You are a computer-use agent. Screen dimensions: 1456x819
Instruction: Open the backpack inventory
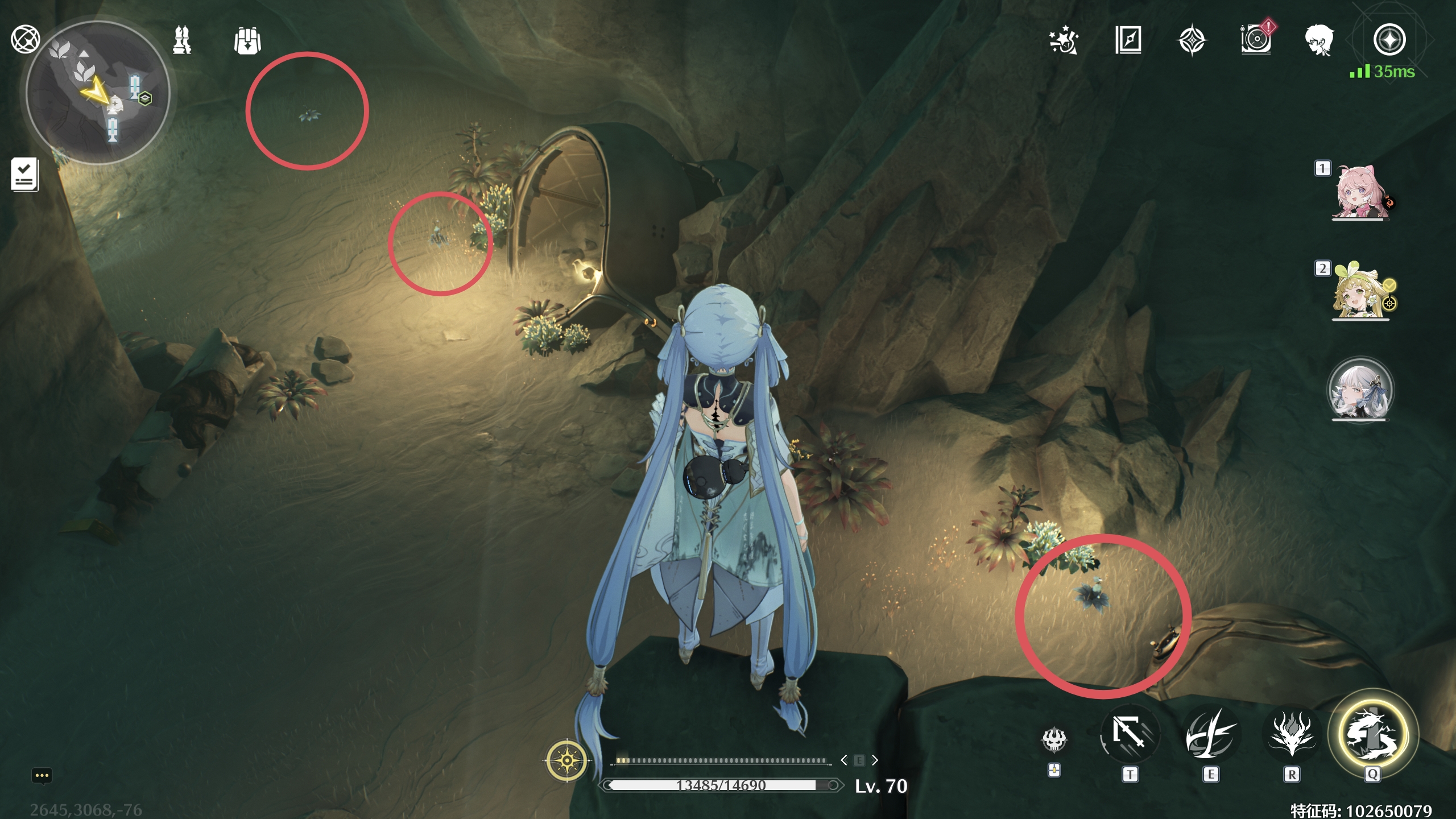[247, 41]
